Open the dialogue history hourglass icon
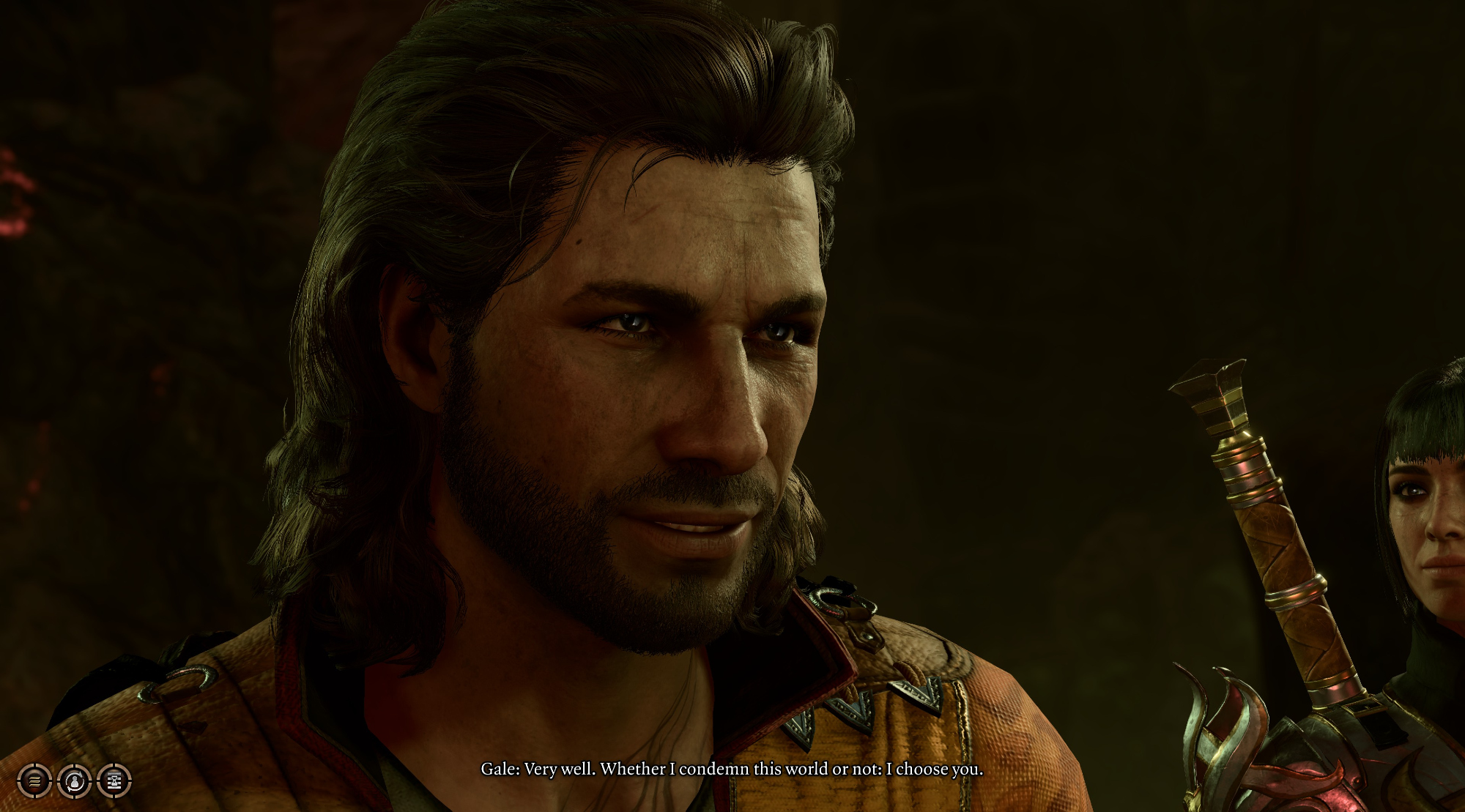1465x812 pixels. 114,781
